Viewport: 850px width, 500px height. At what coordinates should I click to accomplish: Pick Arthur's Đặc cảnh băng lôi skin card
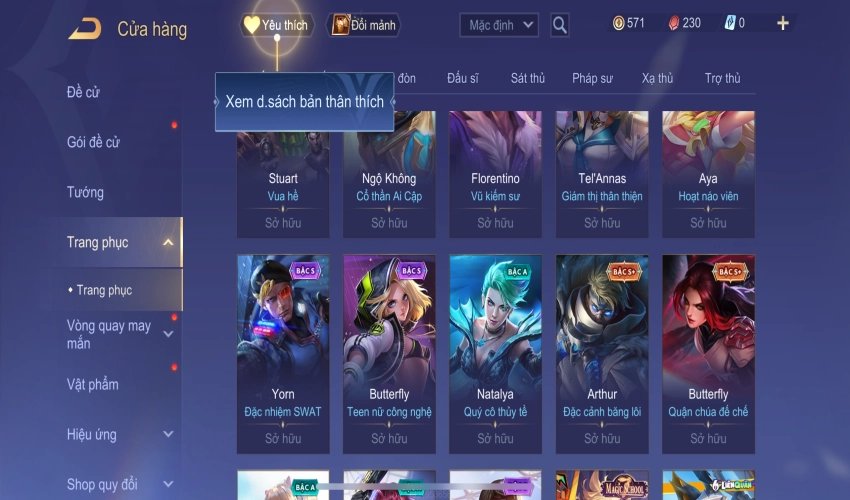click(602, 350)
